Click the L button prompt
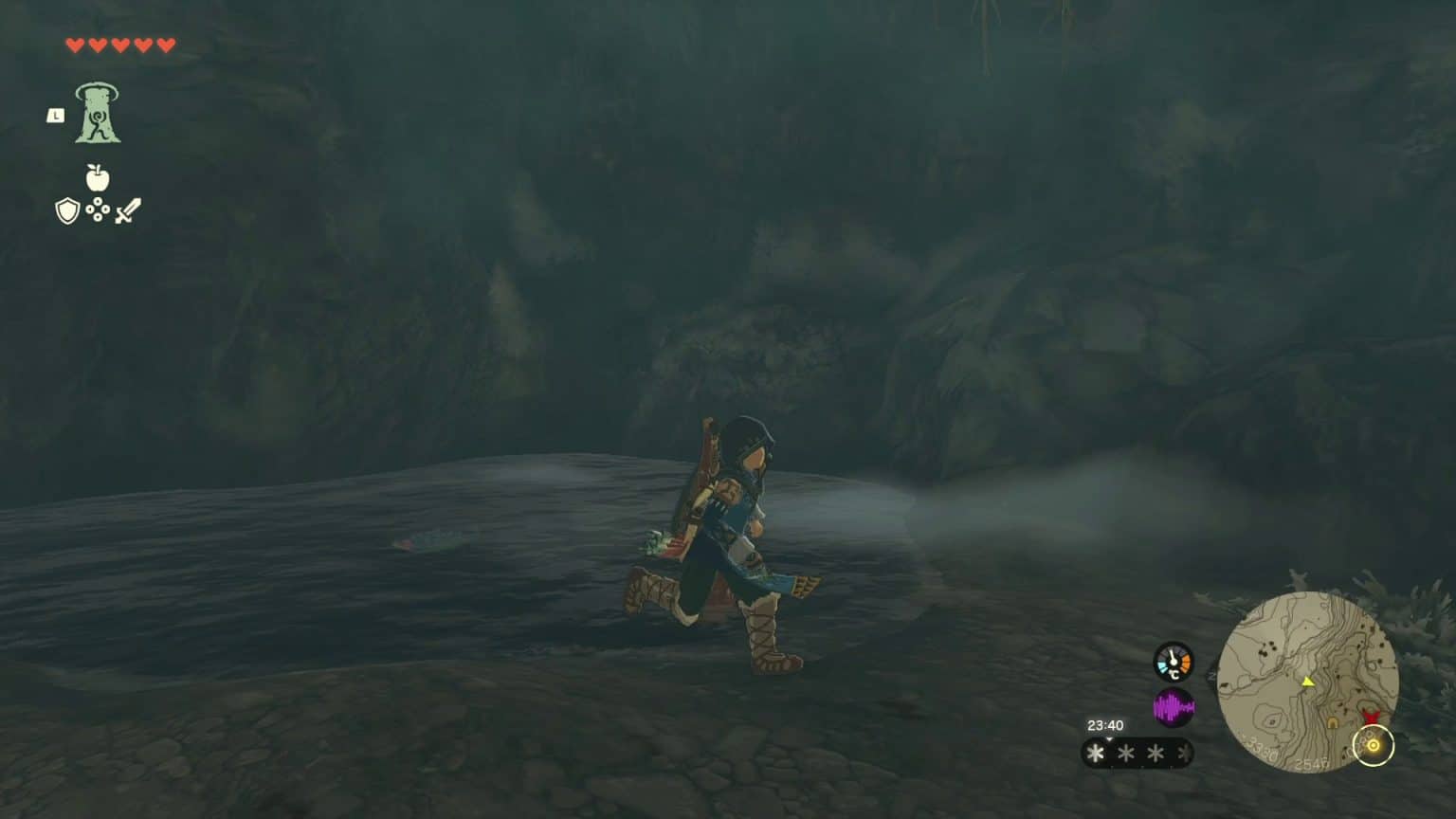1456x819 pixels. [x=56, y=115]
